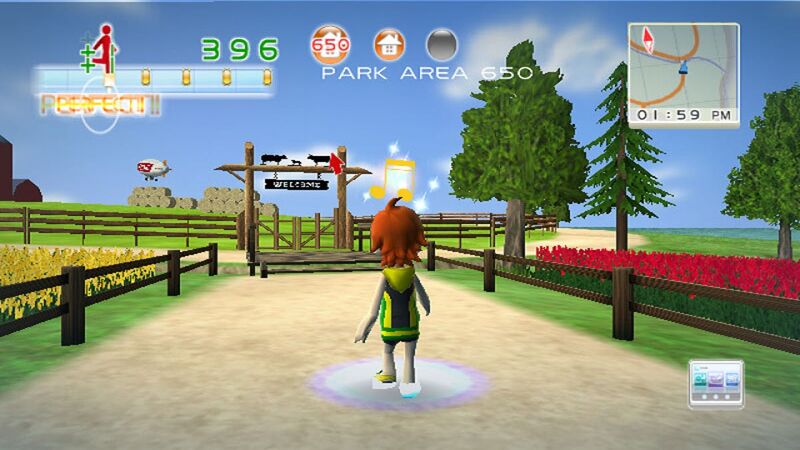Select the plain orange house icon
The height and width of the screenshot is (450, 800).
(389, 46)
